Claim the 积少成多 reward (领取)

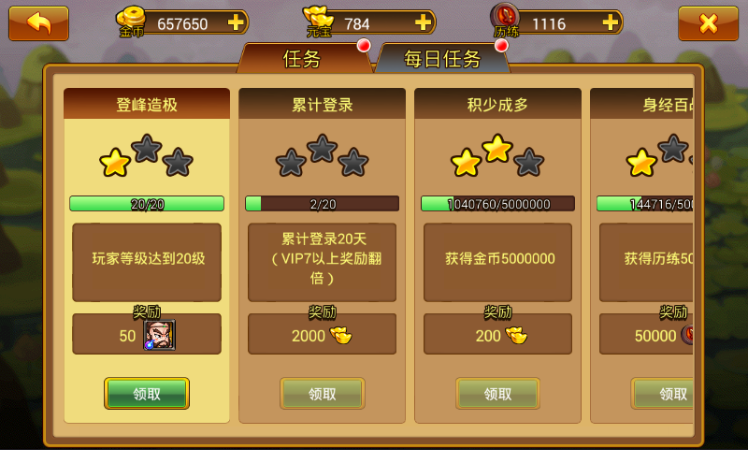point(498,394)
